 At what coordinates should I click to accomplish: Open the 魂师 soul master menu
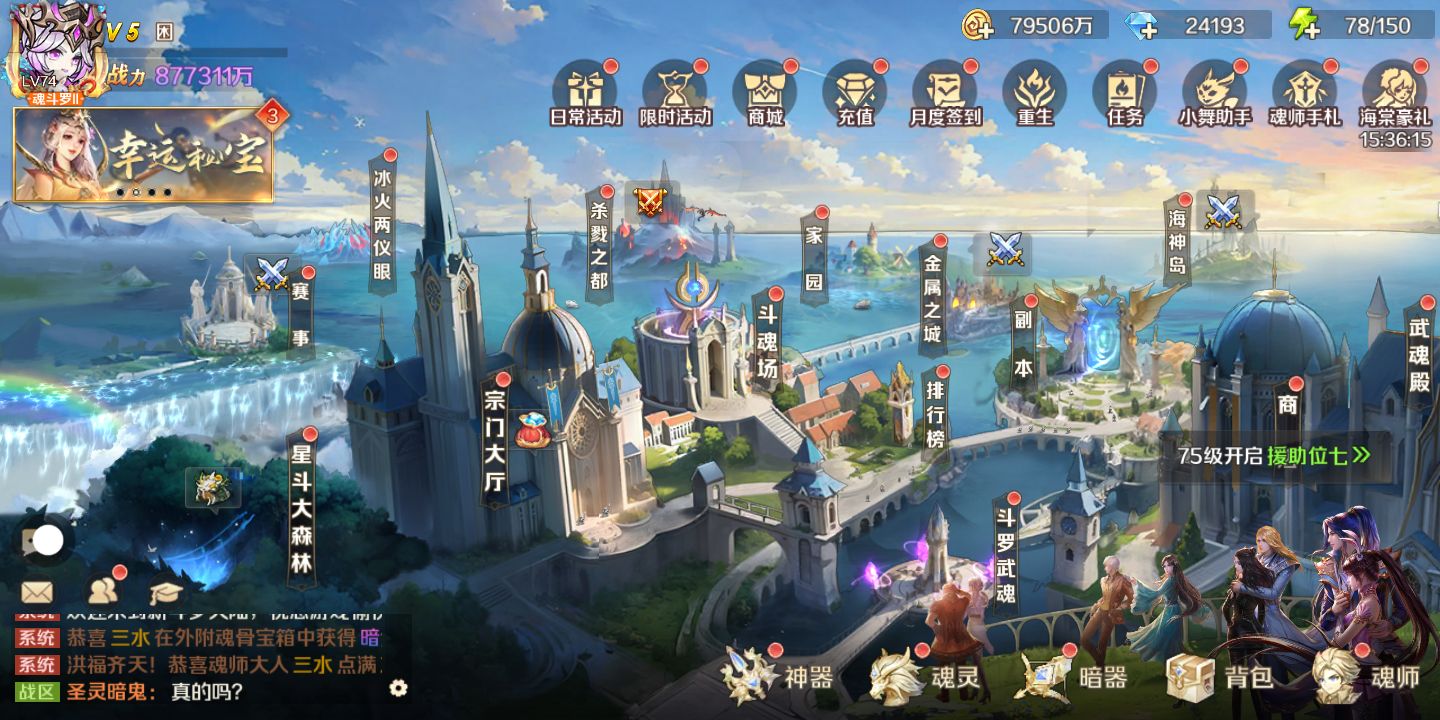point(1366,677)
